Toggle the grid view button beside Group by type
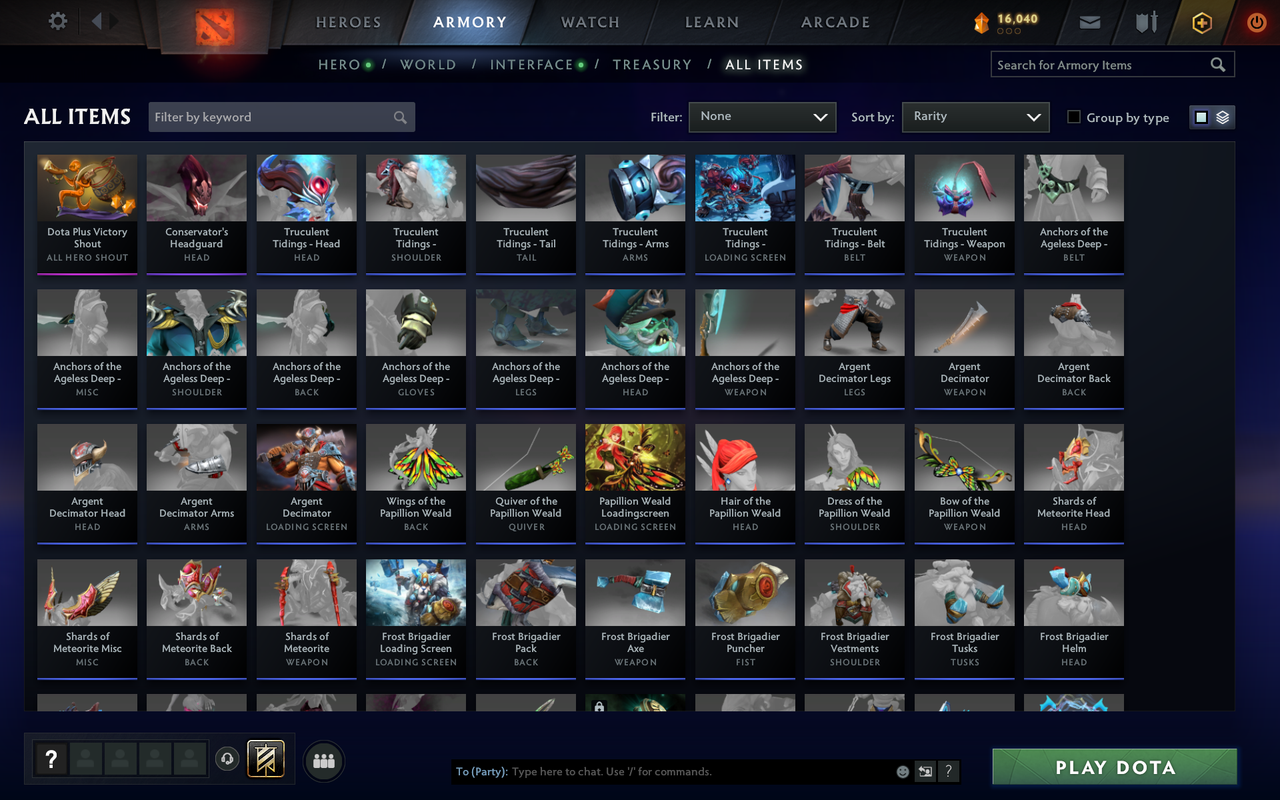 coord(1200,116)
